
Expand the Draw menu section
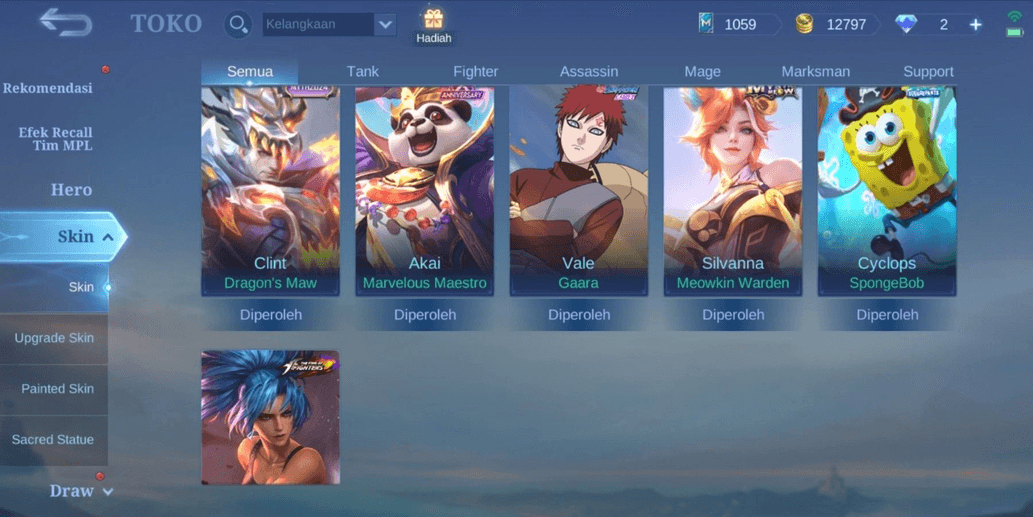point(80,491)
